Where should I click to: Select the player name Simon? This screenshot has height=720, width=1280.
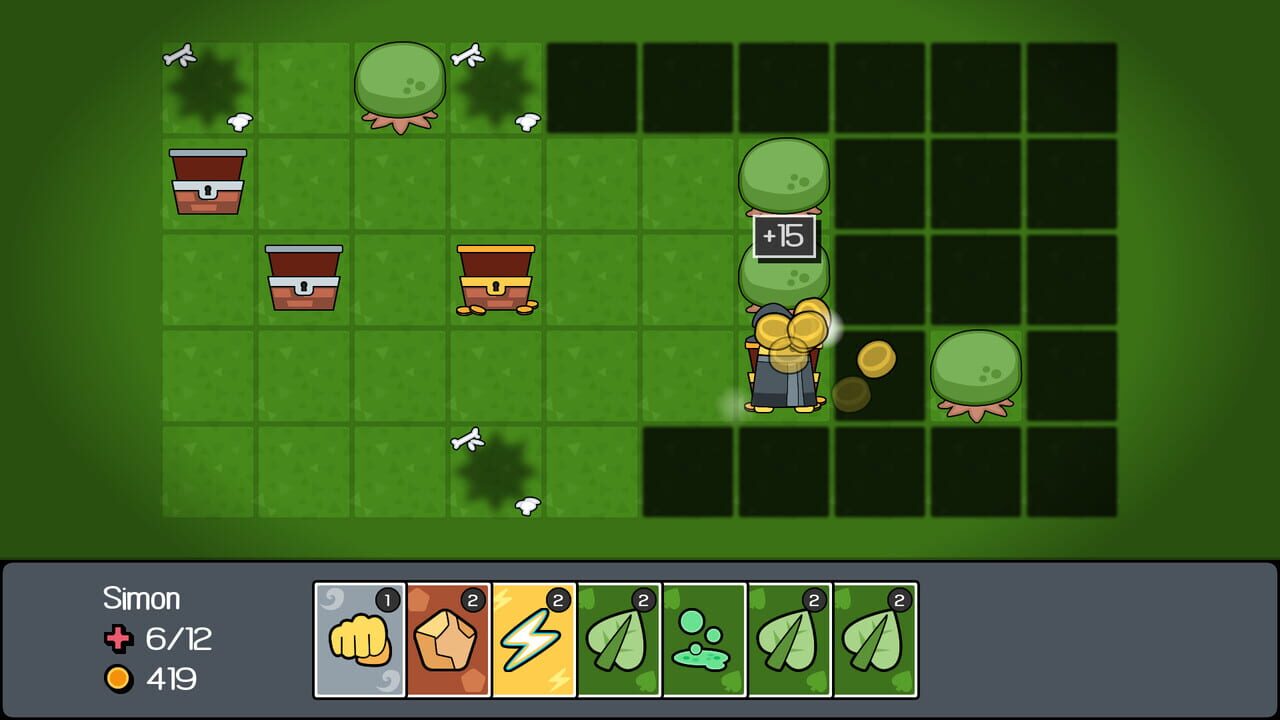click(142, 597)
